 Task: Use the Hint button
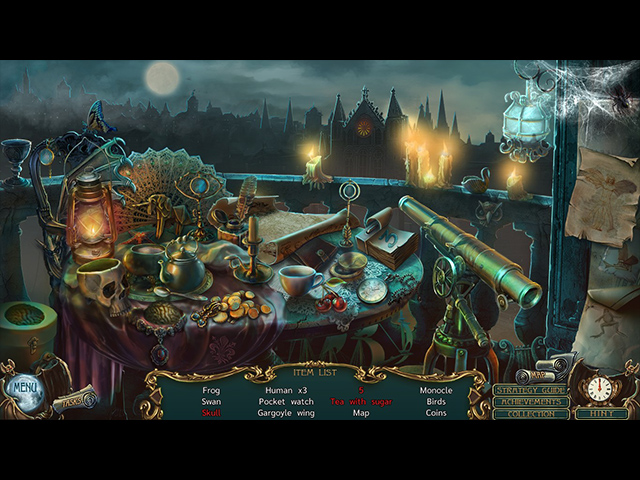click(602, 413)
